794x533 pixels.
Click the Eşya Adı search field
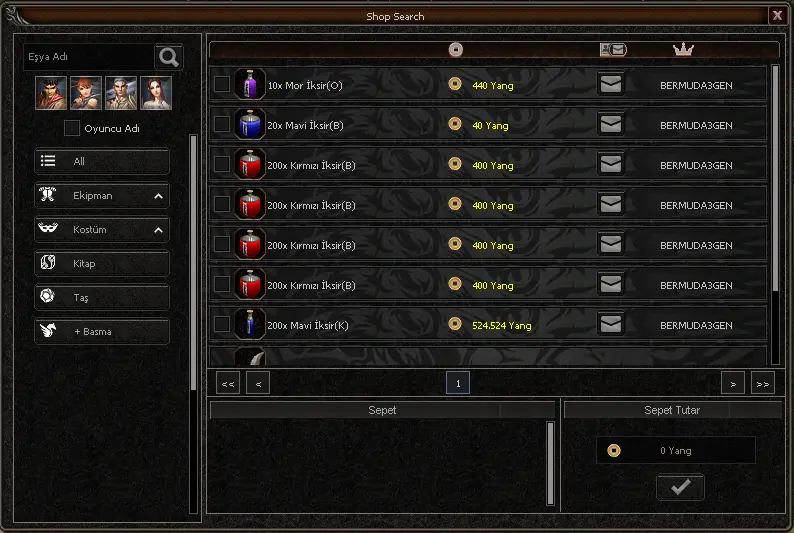(88, 58)
